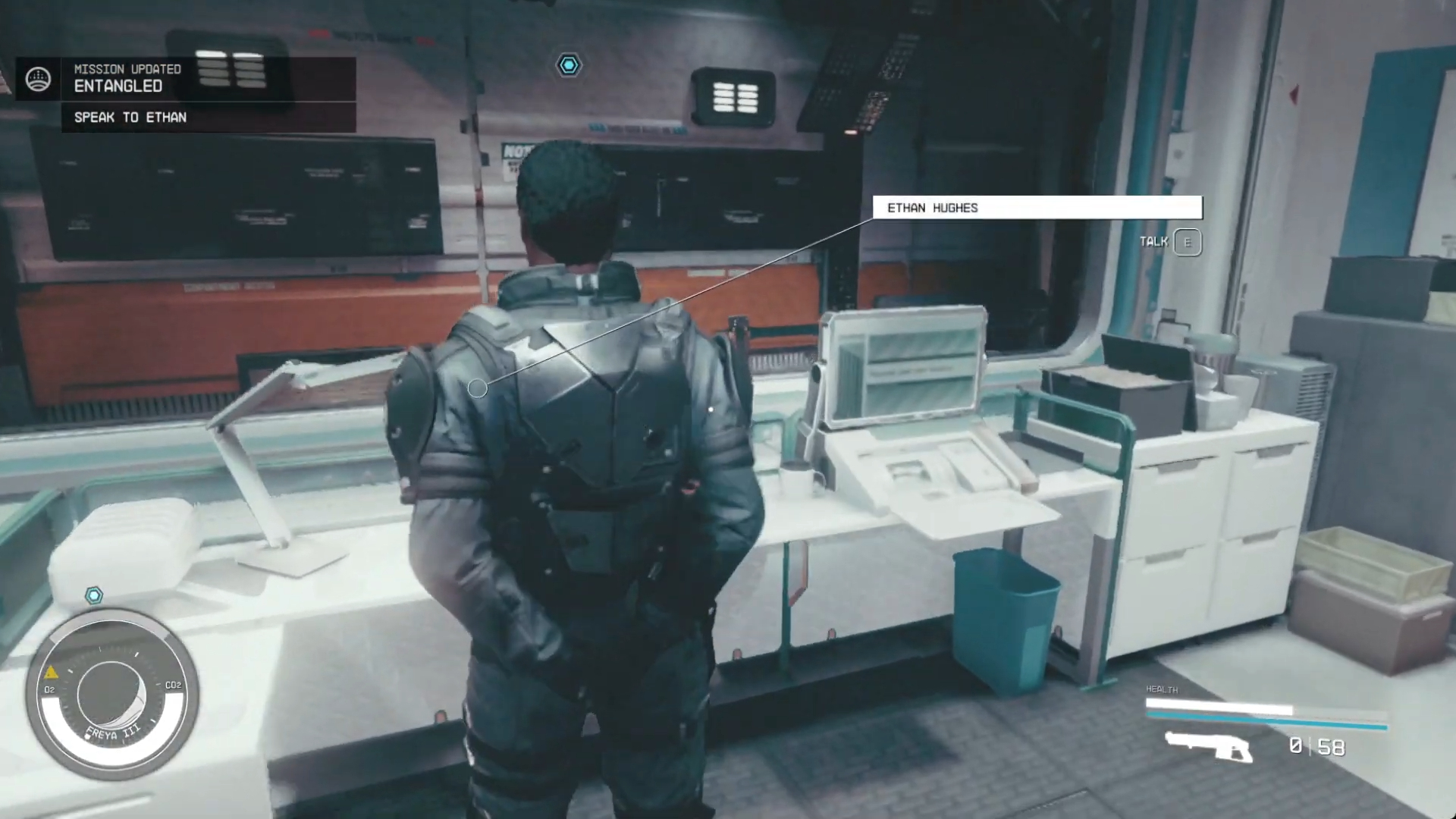
Task: Click the SPEAK TO ETHAN objective text
Action: 130,118
